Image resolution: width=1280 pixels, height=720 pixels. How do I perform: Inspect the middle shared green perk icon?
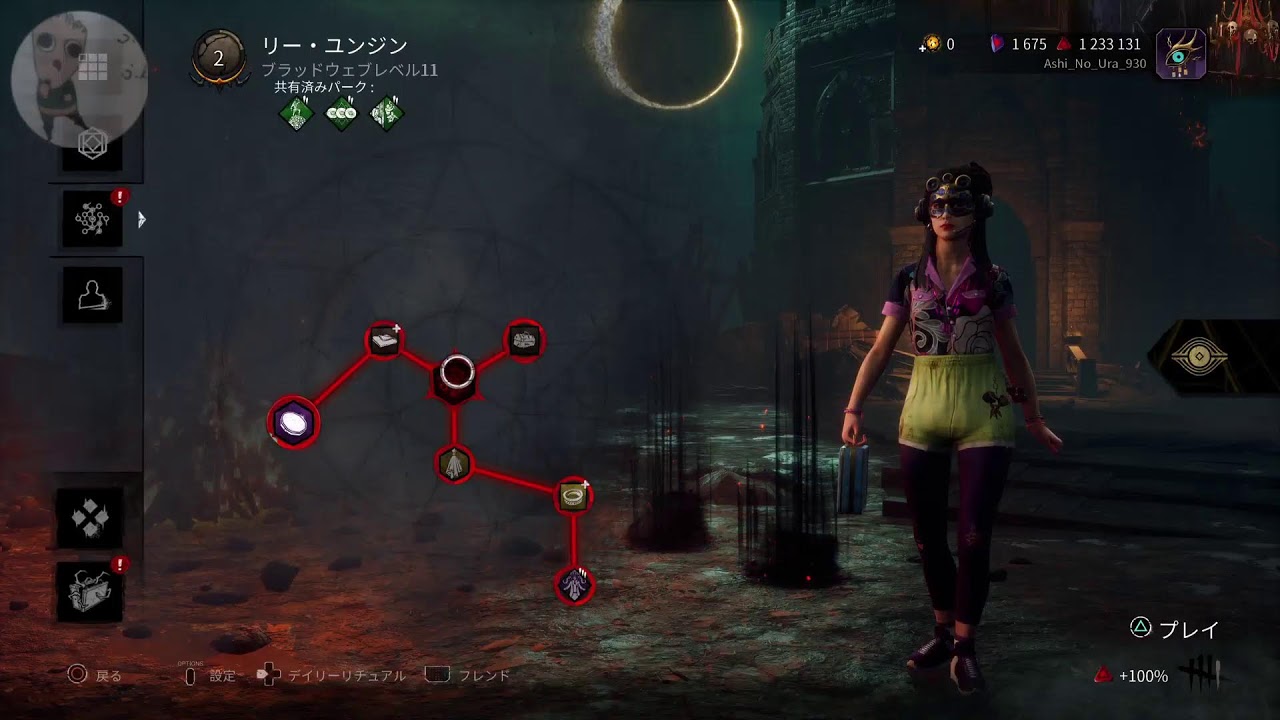coord(341,113)
